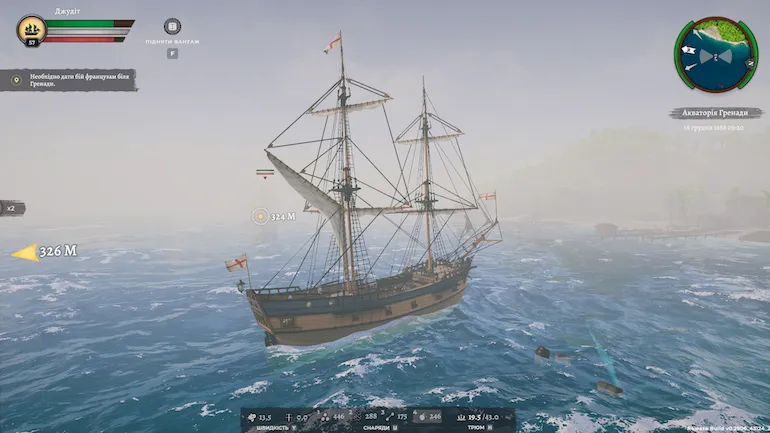Click the ship portrait emblem for Джудіт

[x=31, y=29]
